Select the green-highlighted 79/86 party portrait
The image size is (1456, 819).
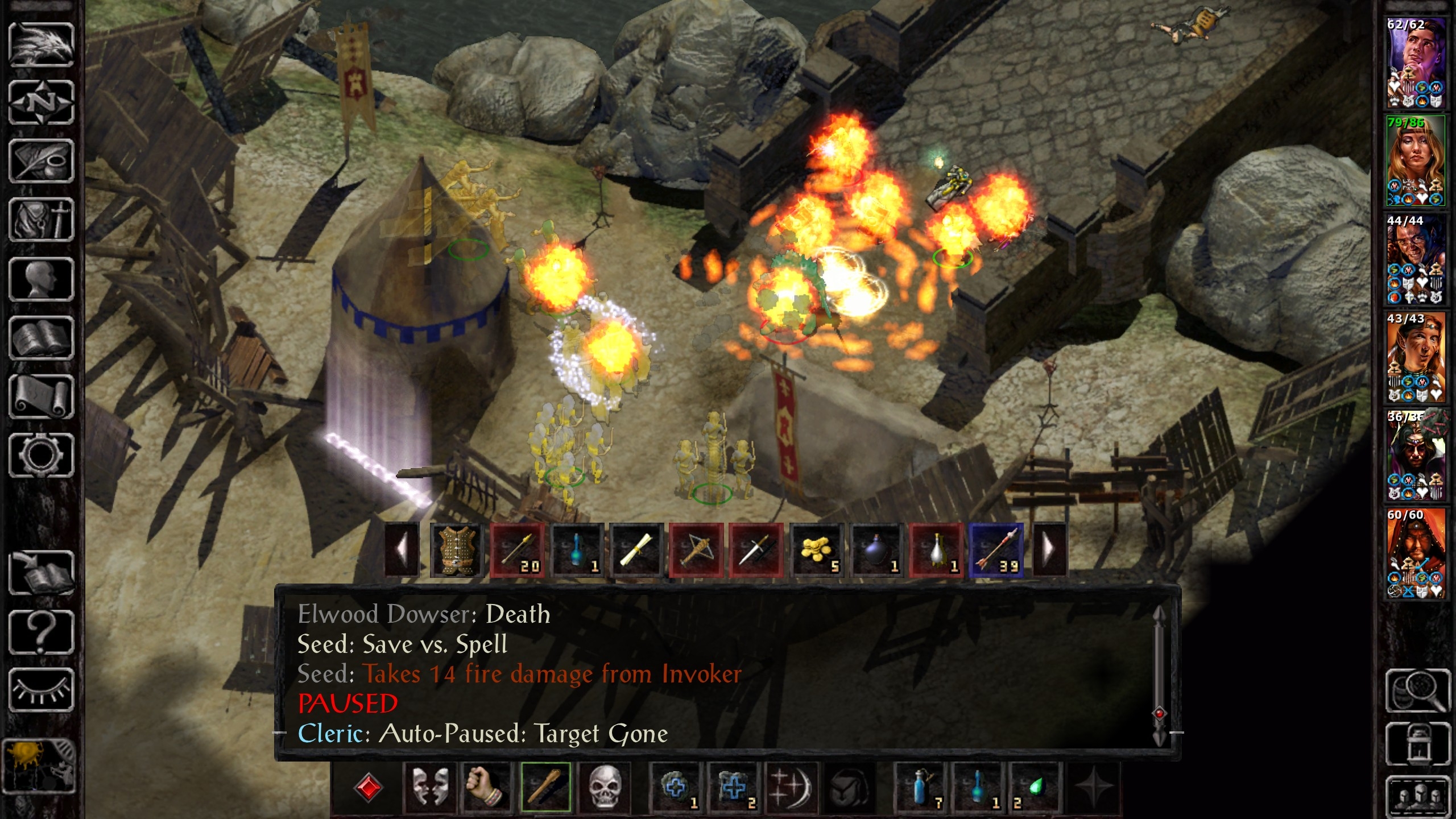click(1416, 162)
